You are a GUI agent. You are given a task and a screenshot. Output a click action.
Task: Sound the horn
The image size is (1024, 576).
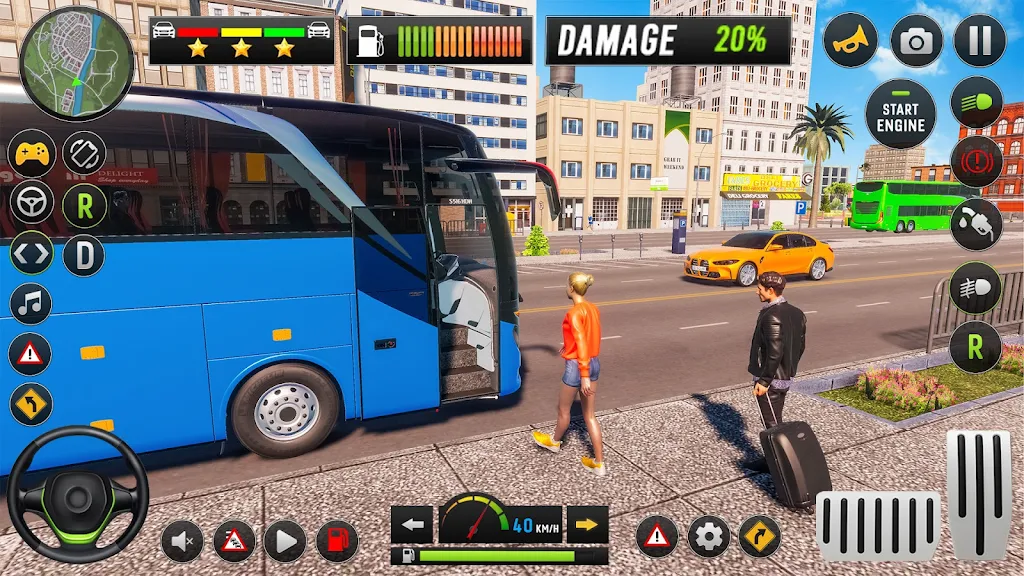850,41
